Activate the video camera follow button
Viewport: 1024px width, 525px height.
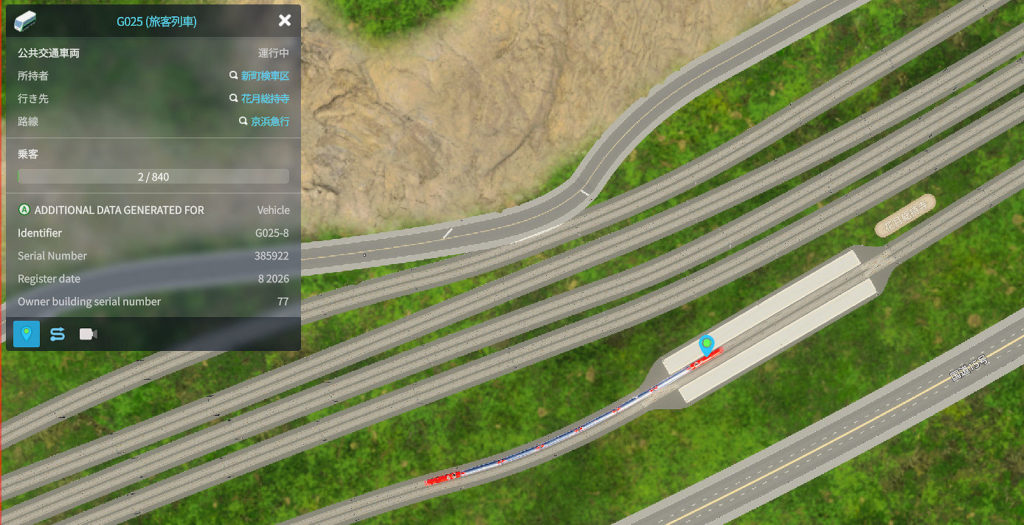[x=88, y=334]
